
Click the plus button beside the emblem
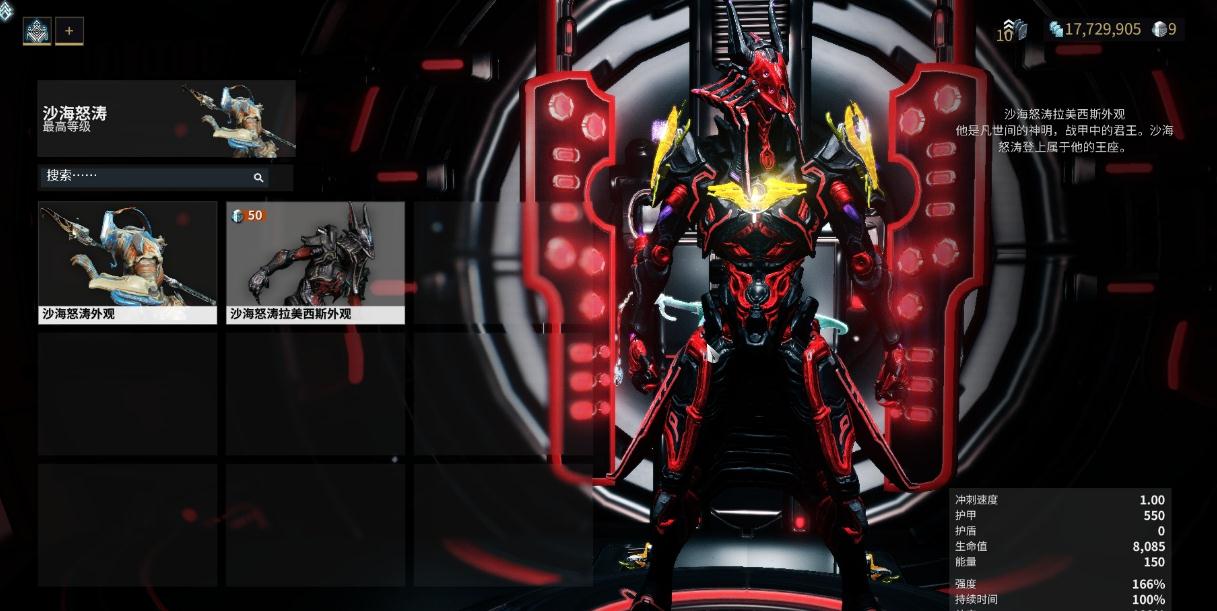click(69, 31)
